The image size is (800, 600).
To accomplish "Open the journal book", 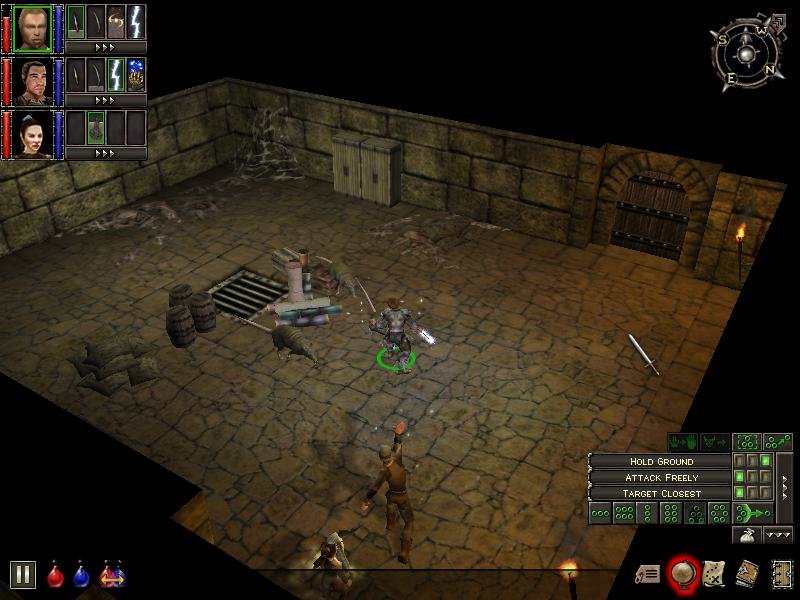I will pyautogui.click(x=747, y=573).
